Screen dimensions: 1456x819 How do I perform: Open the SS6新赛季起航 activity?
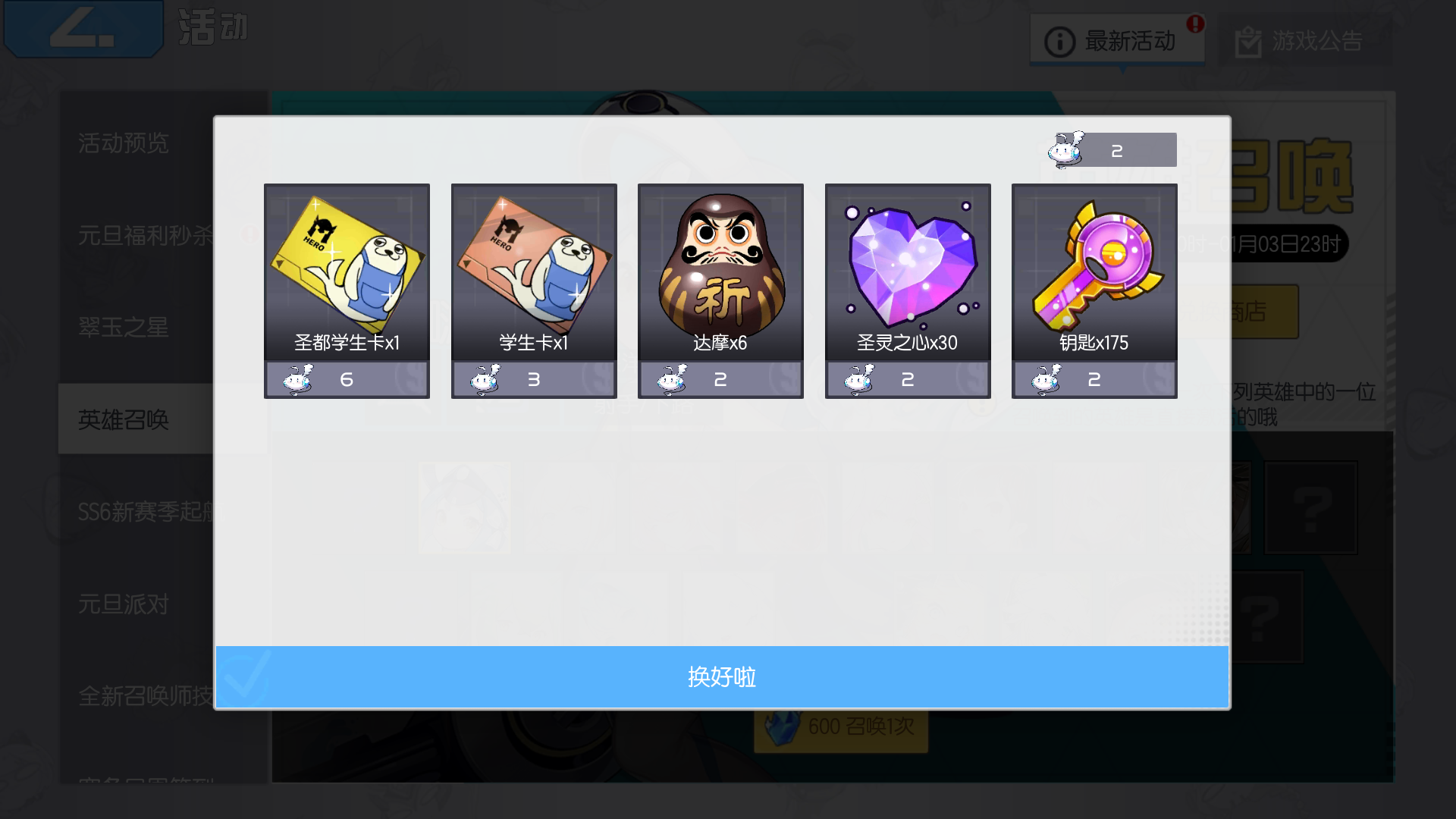(144, 512)
